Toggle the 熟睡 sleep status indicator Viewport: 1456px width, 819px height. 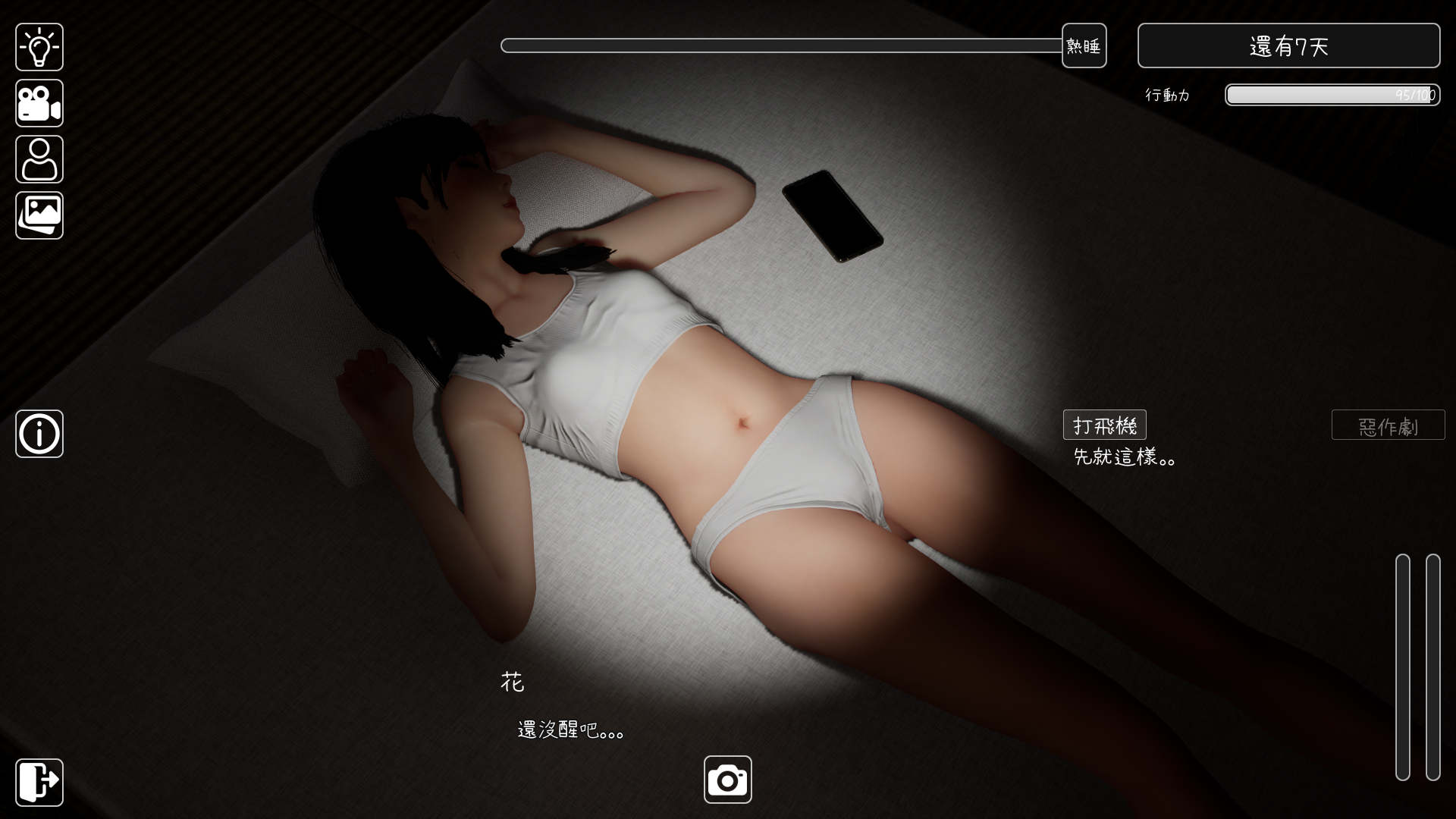(x=1084, y=45)
